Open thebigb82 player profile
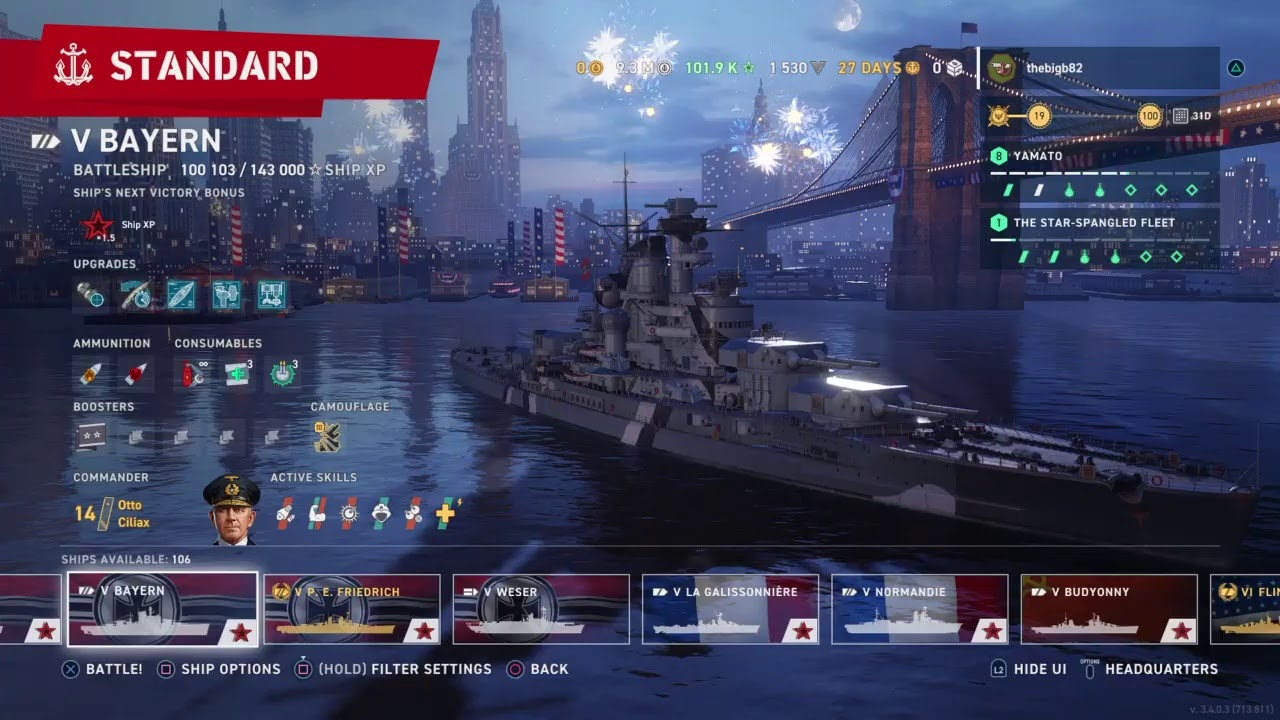Viewport: 1280px width, 720px height. click(1098, 68)
